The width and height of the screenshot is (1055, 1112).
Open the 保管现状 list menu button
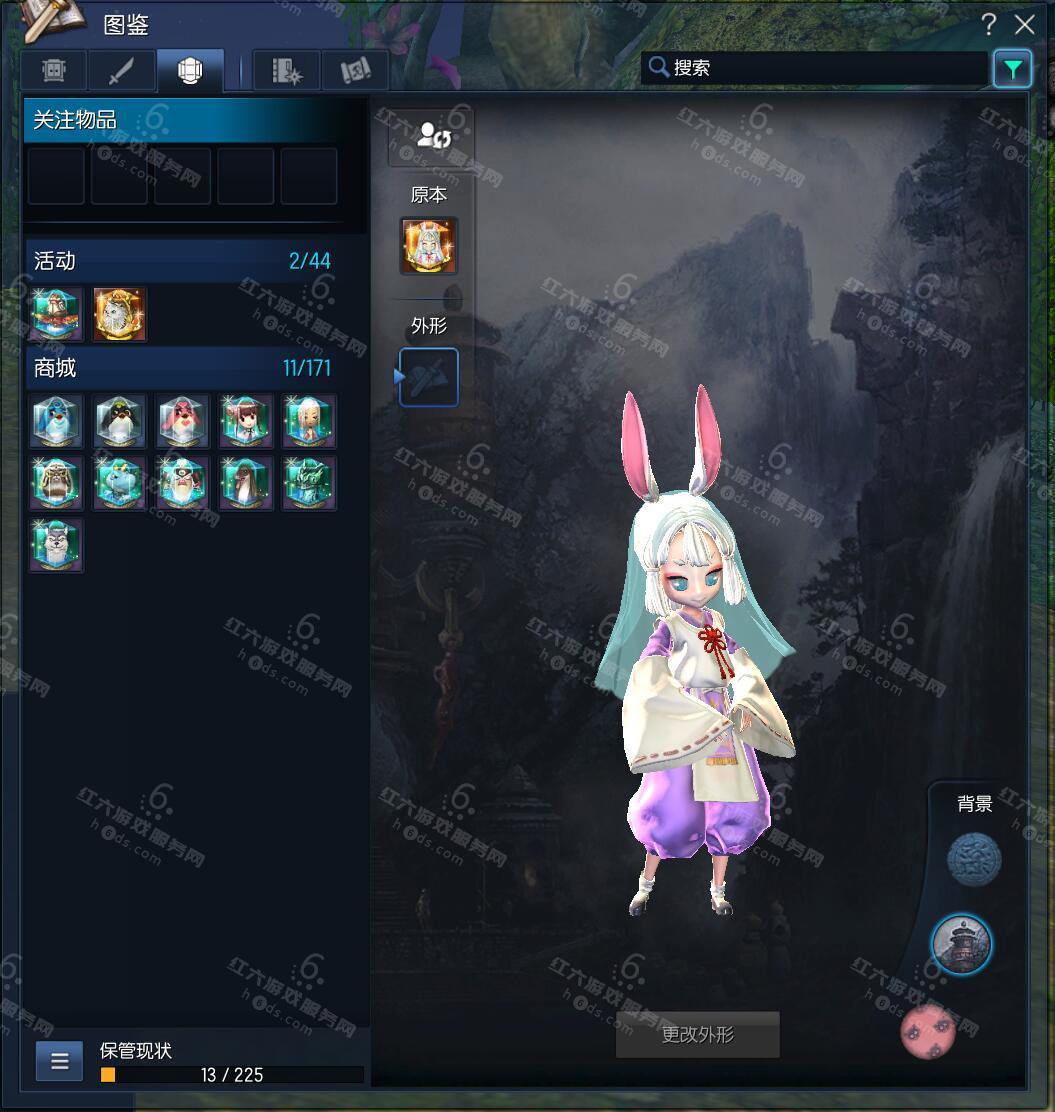[x=59, y=1061]
